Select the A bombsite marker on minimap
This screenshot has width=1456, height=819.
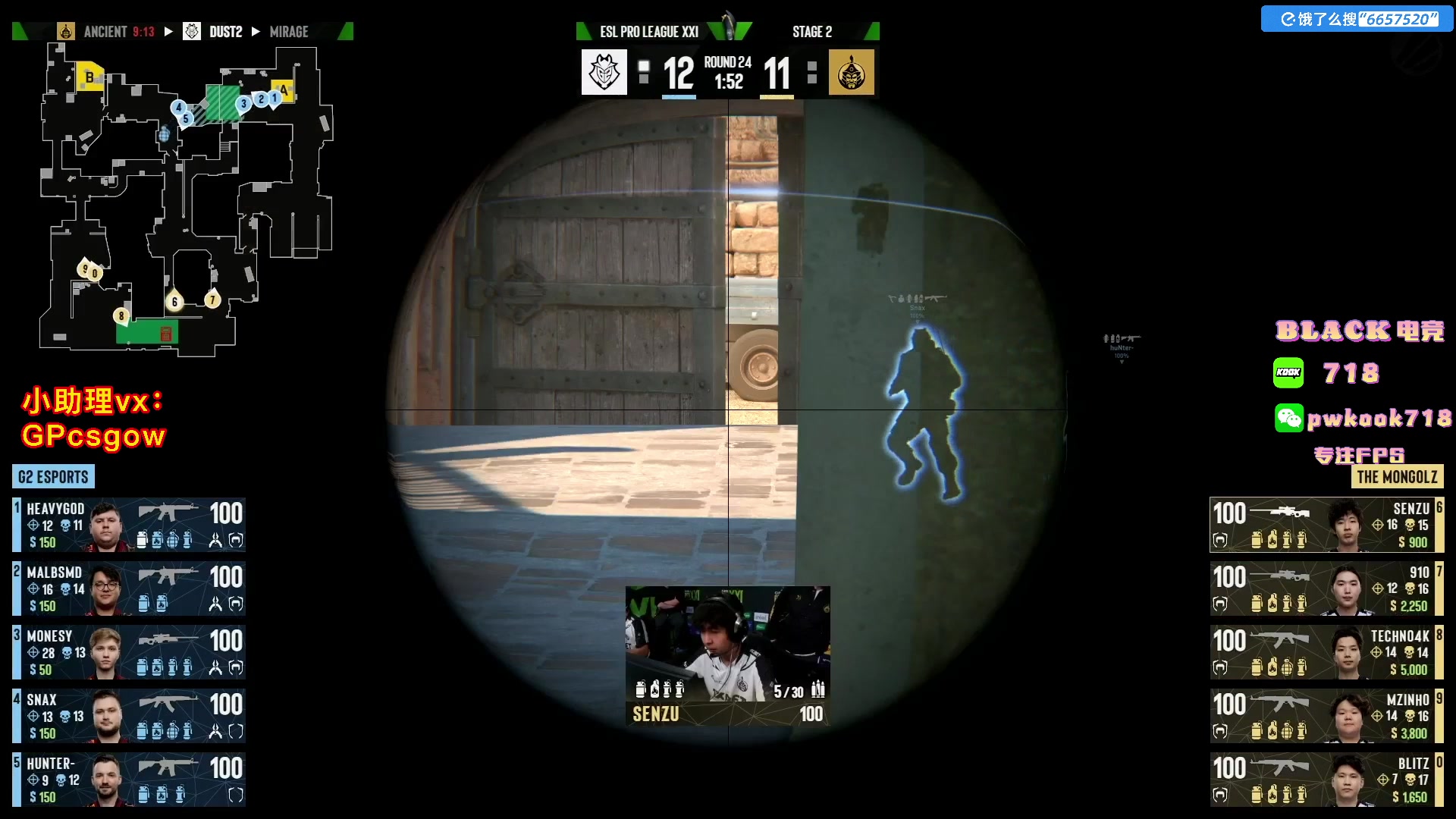coord(283,89)
